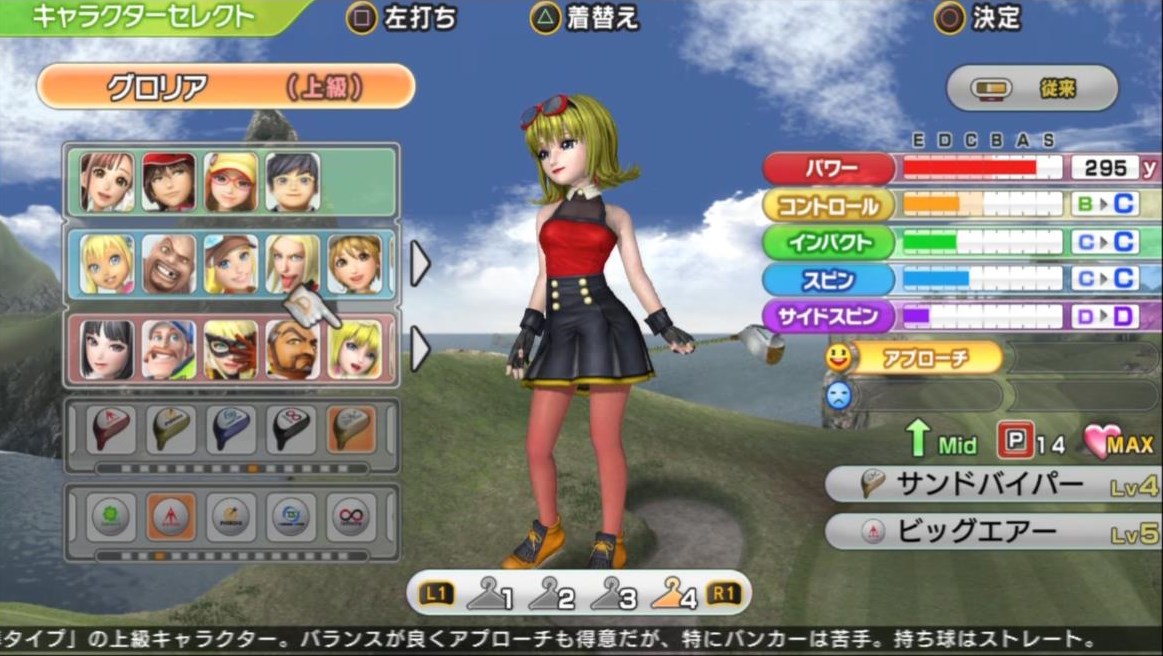Show more characters in the red row
The image size is (1163, 656).
click(420, 349)
